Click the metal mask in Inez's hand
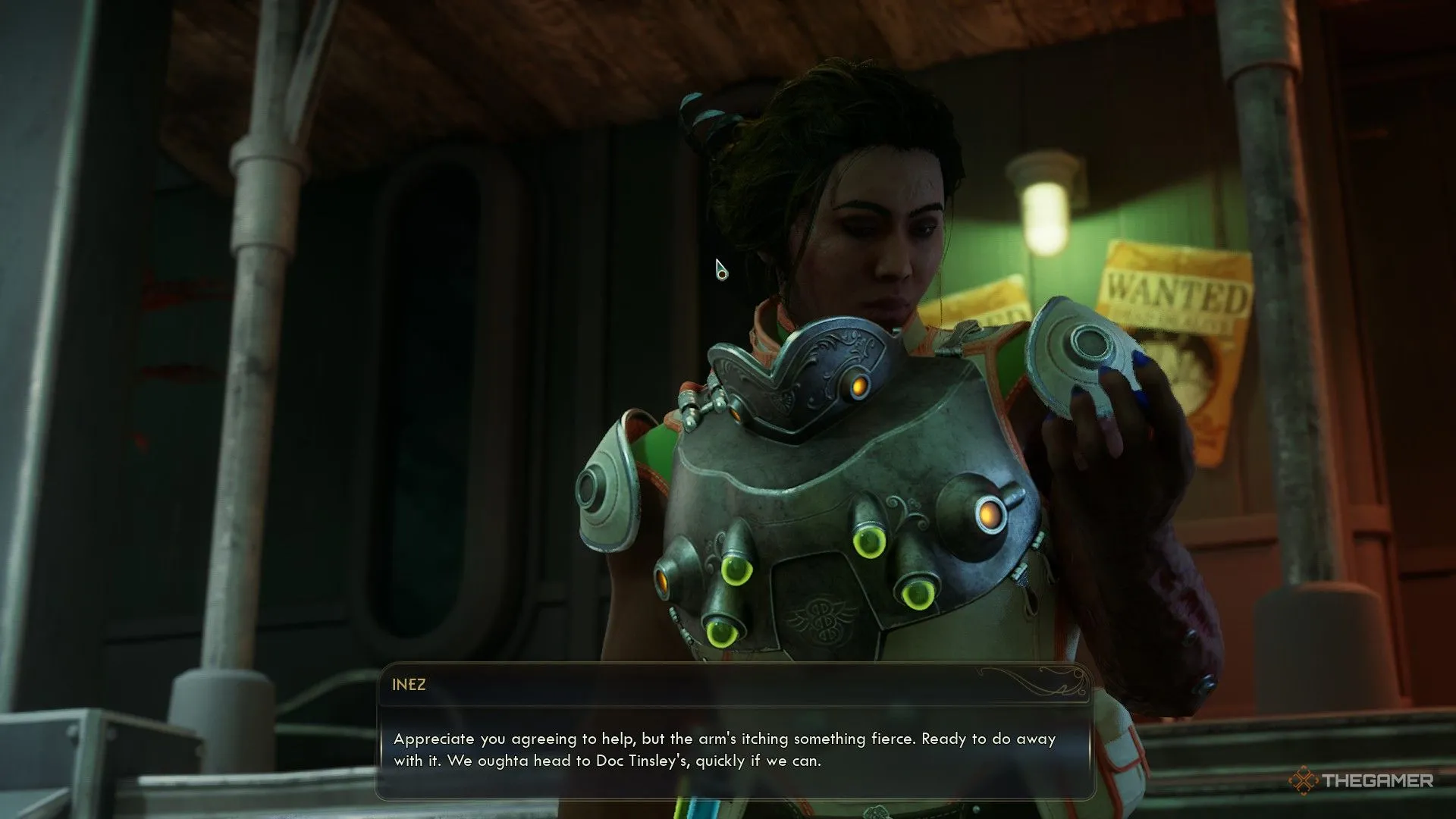Screen dimensions: 1456x819 click(x=1081, y=356)
